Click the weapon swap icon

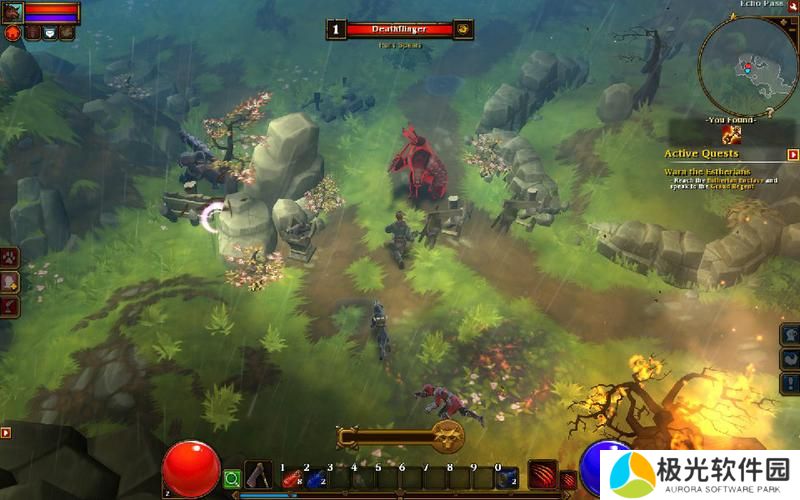[259, 476]
